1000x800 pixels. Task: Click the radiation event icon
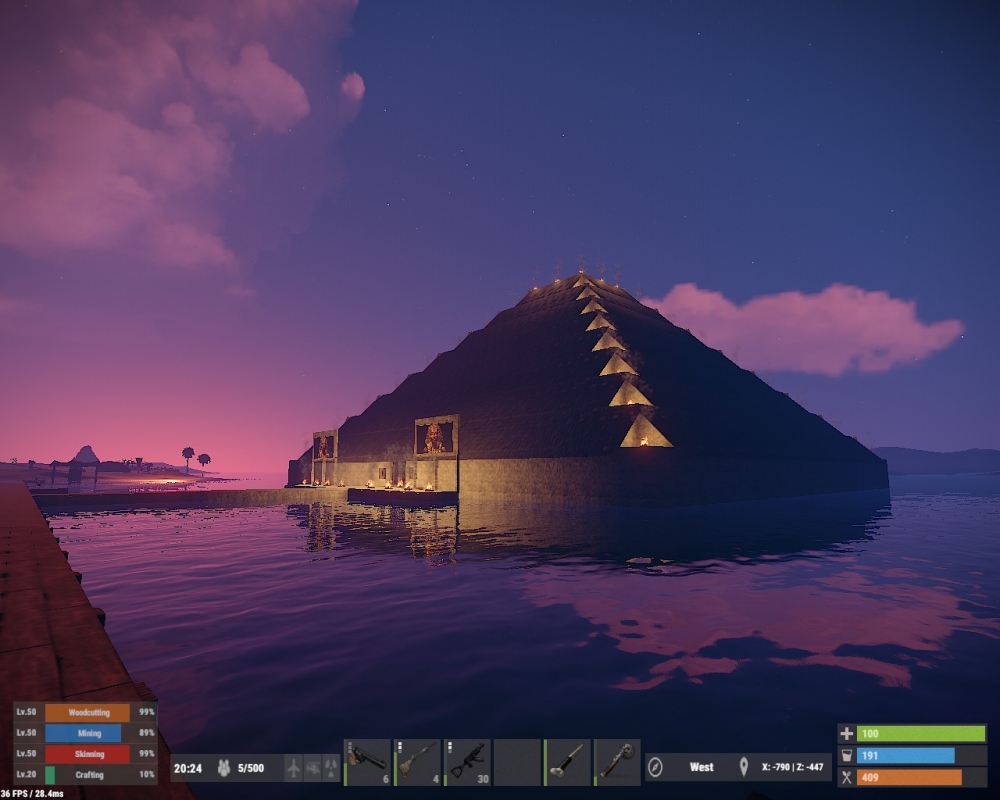point(331,768)
